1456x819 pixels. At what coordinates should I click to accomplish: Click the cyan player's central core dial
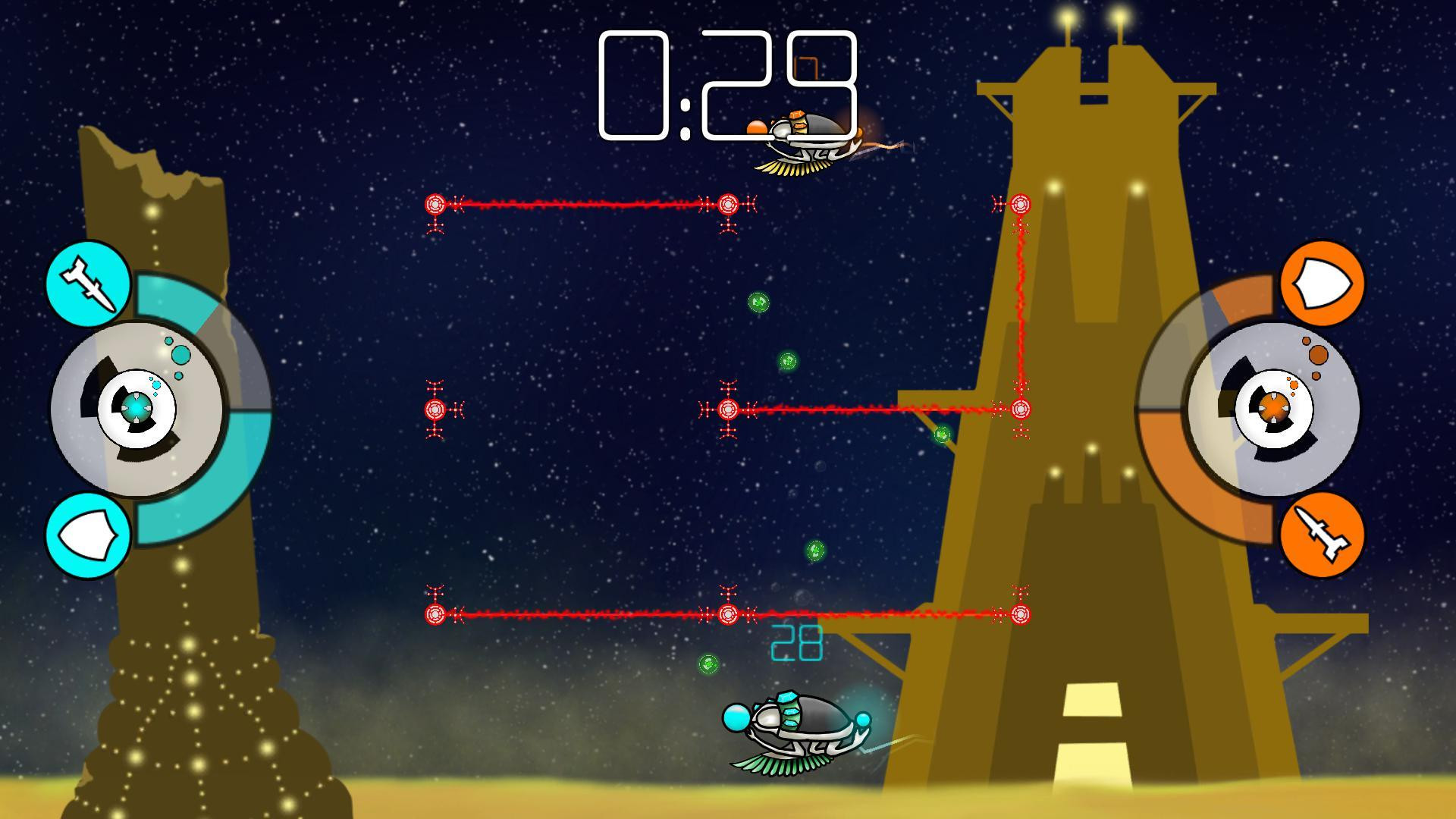(136, 409)
